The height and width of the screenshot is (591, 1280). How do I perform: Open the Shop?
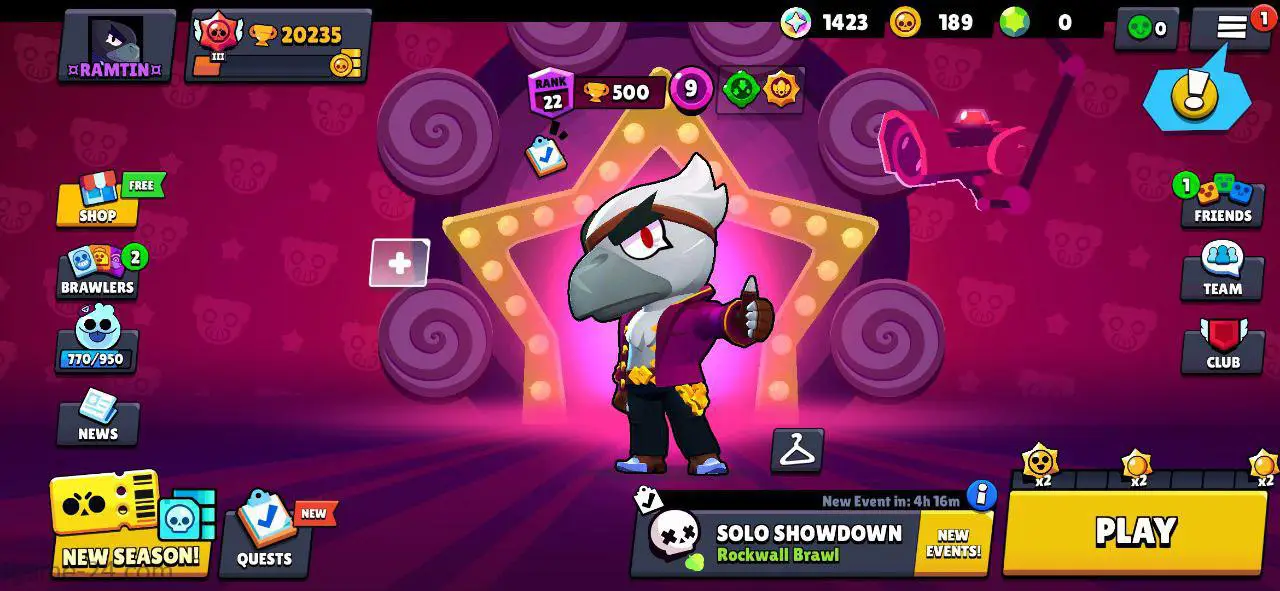98,200
